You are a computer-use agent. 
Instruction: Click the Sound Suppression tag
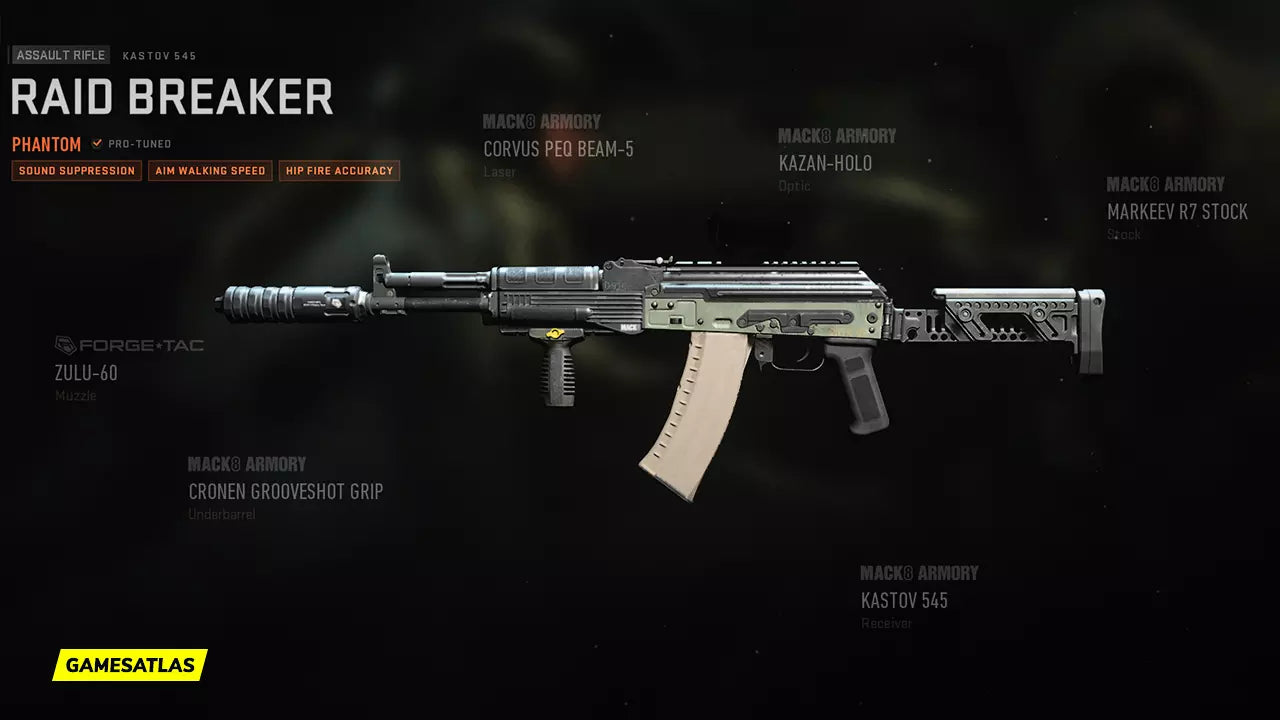(x=77, y=171)
